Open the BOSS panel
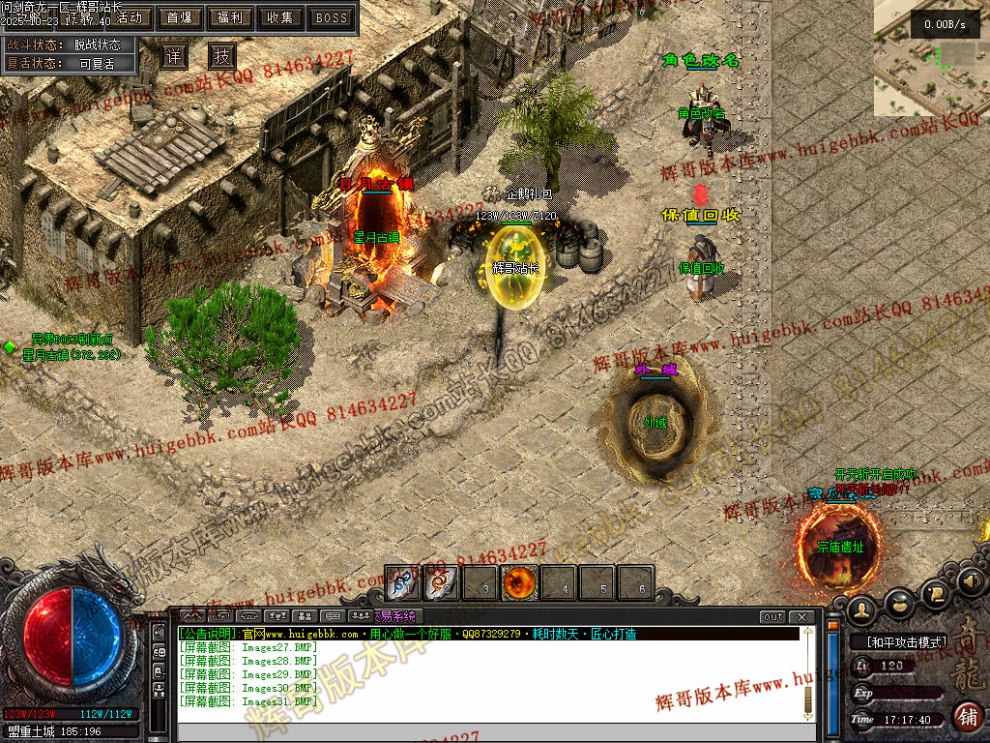The width and height of the screenshot is (990, 743). point(331,17)
